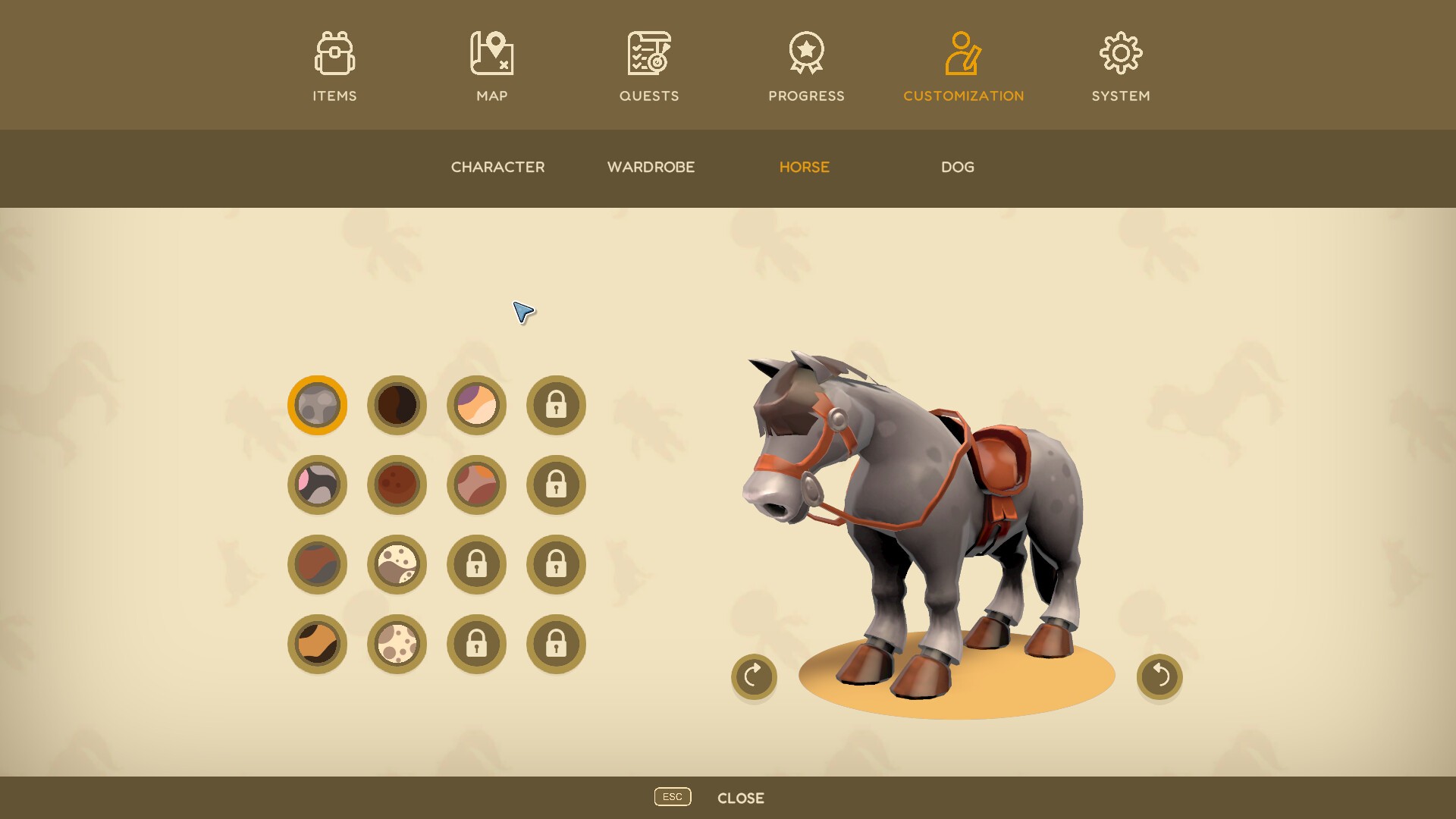Select the spotted reddish-brown coat swatch

pyautogui.click(x=397, y=485)
